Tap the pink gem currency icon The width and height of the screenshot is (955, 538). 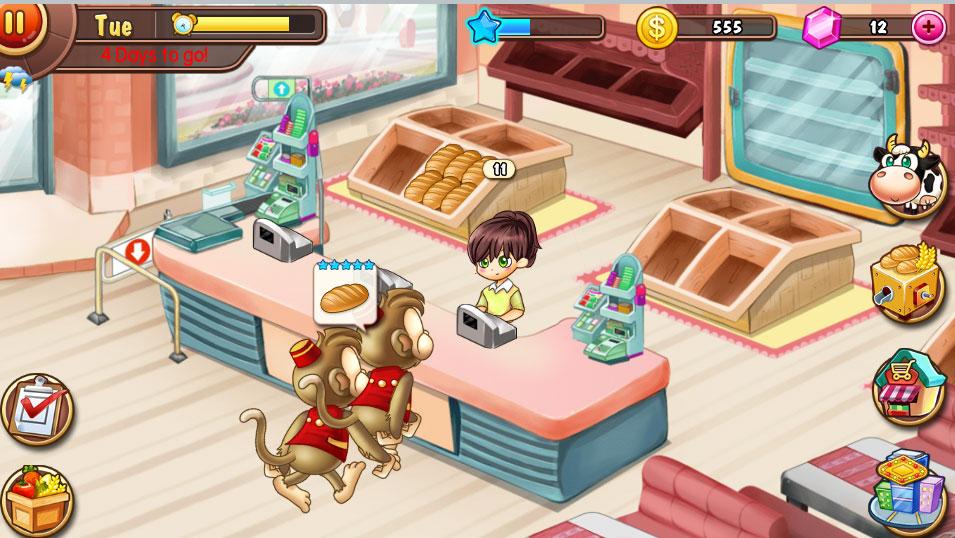822,27
